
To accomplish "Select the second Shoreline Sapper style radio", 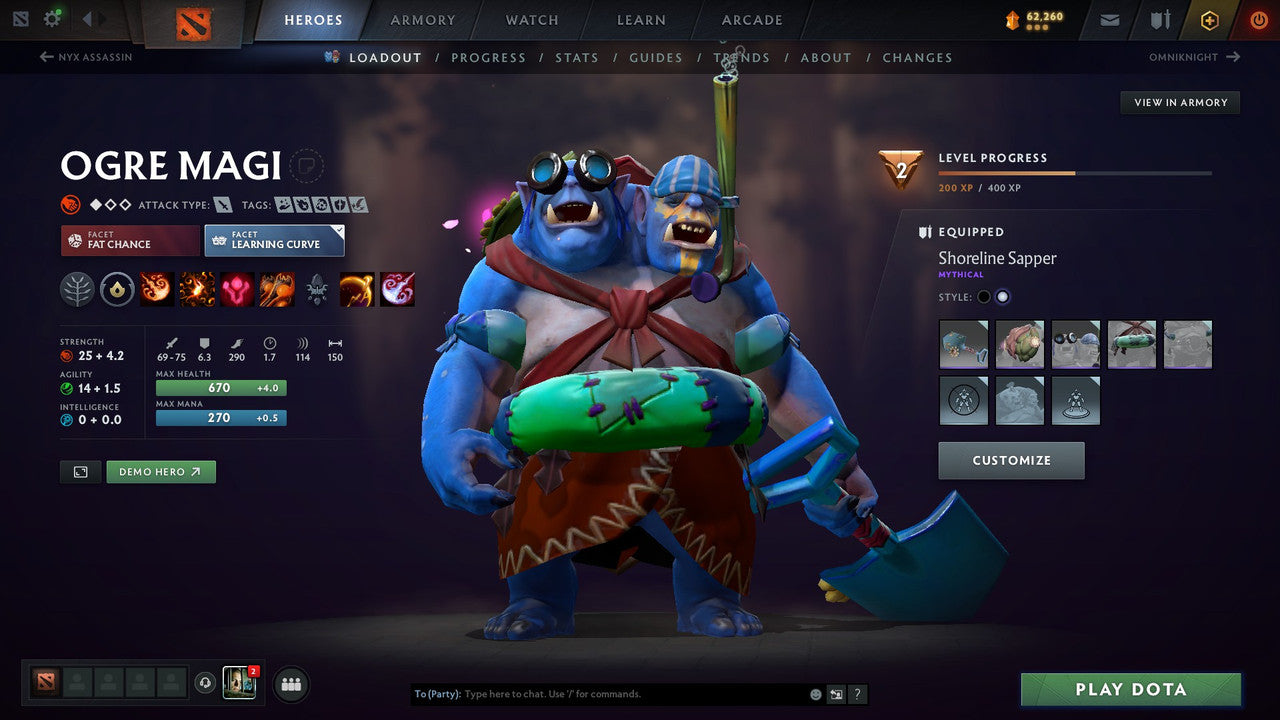I will click(1004, 296).
